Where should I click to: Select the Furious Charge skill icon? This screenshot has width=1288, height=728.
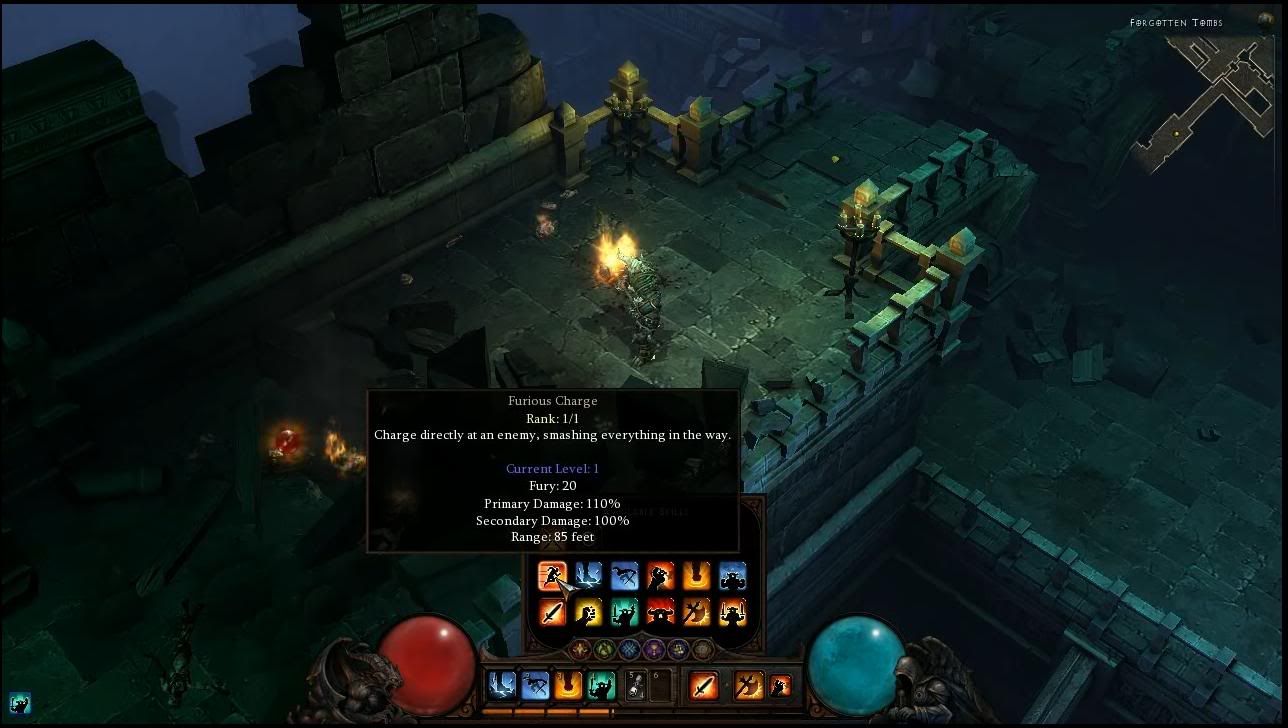pyautogui.click(x=552, y=576)
